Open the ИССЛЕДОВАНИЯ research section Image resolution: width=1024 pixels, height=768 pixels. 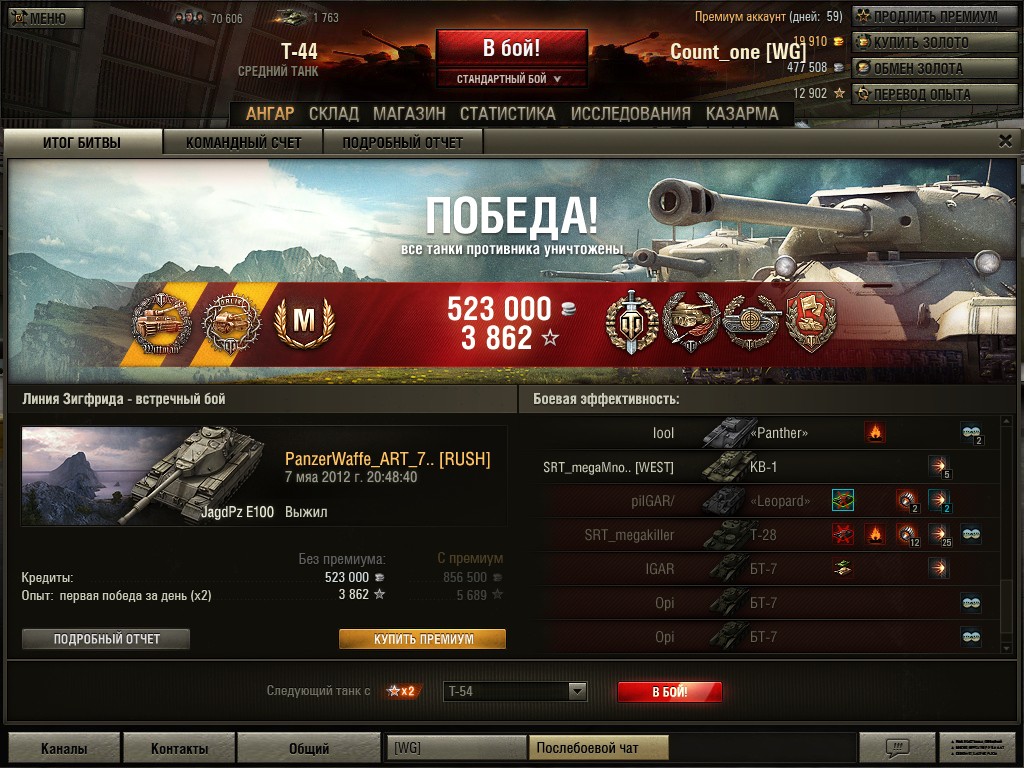click(x=630, y=114)
